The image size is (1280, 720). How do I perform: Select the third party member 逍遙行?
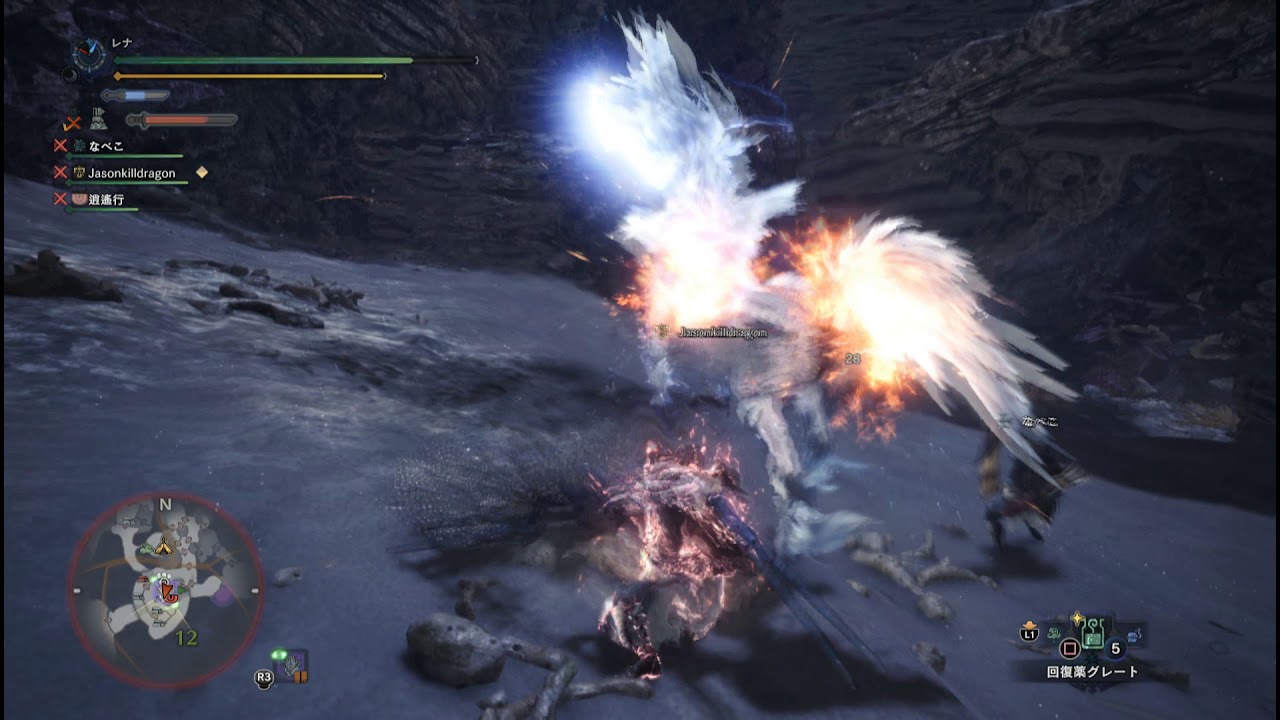point(105,199)
